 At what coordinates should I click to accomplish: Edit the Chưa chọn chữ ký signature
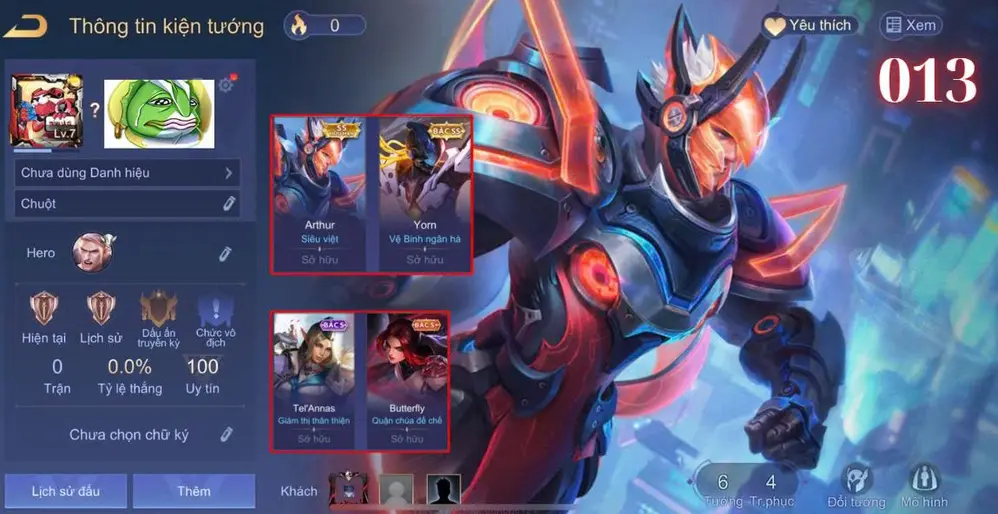coord(227,435)
